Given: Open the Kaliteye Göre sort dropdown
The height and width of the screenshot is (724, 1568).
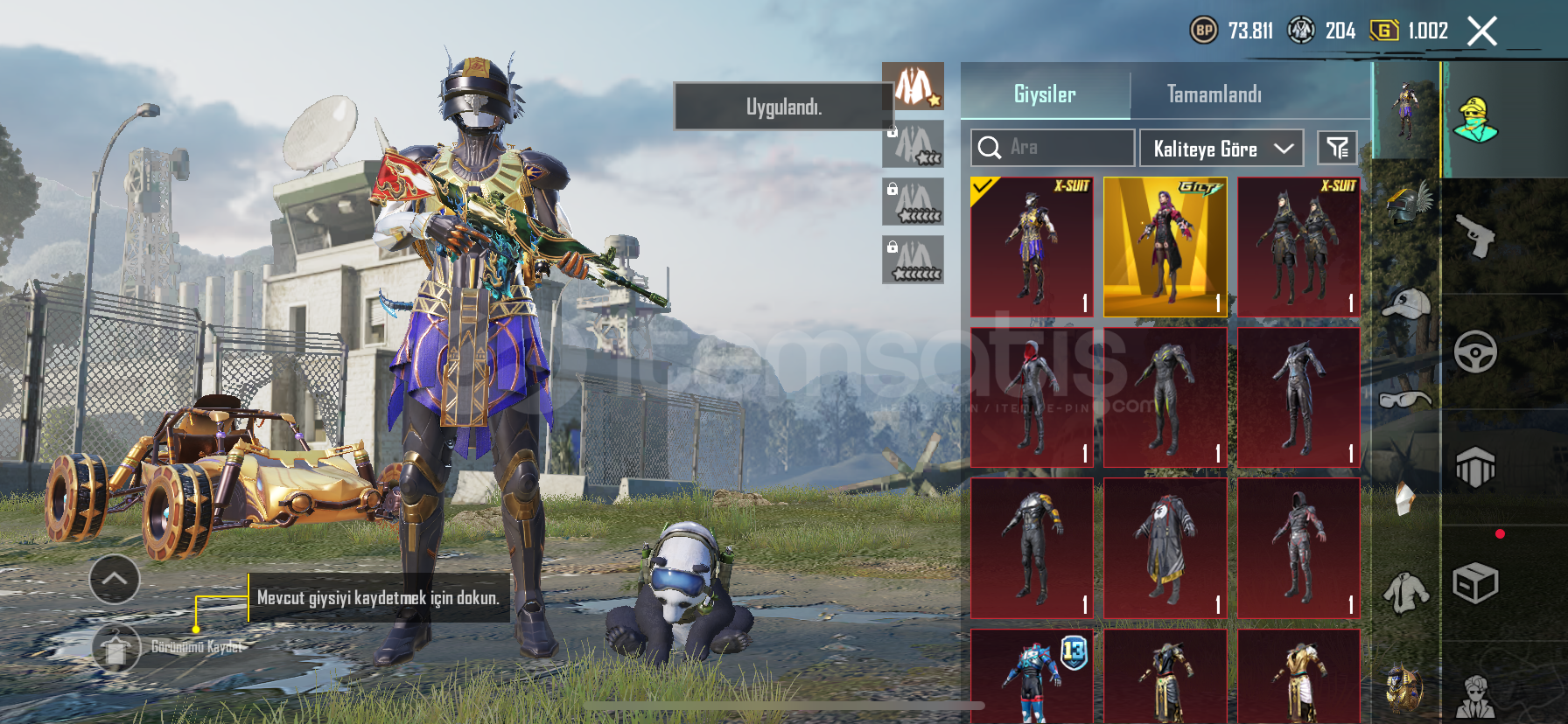Looking at the screenshot, I should pyautogui.click(x=1221, y=149).
